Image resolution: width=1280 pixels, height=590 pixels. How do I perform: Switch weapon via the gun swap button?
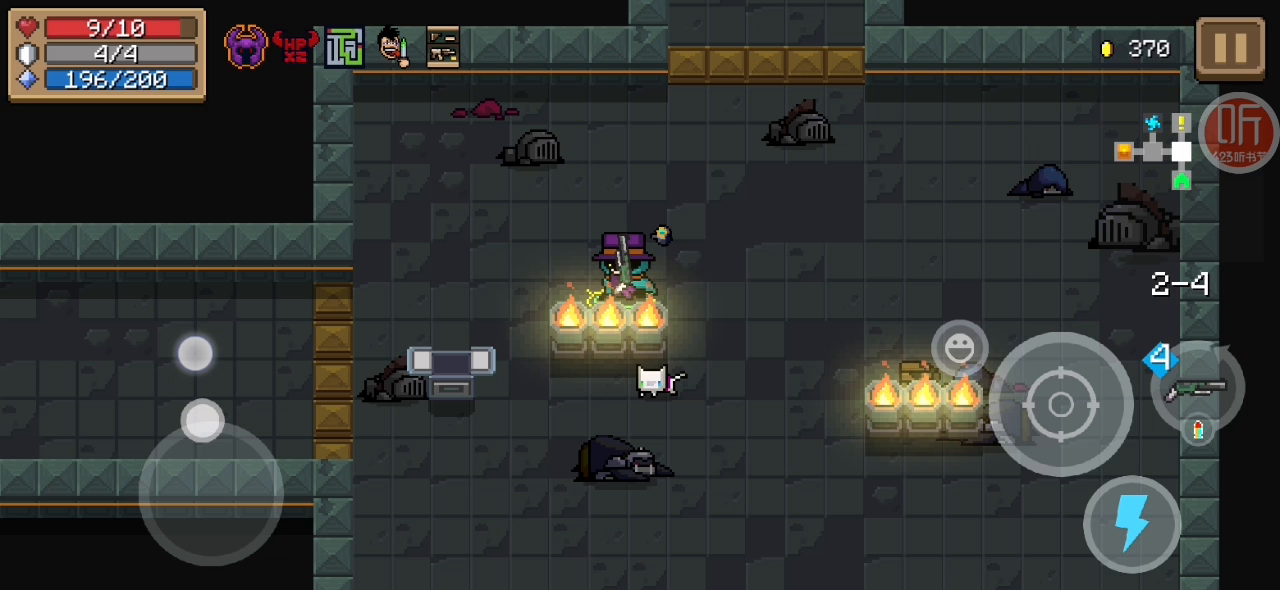[1198, 387]
